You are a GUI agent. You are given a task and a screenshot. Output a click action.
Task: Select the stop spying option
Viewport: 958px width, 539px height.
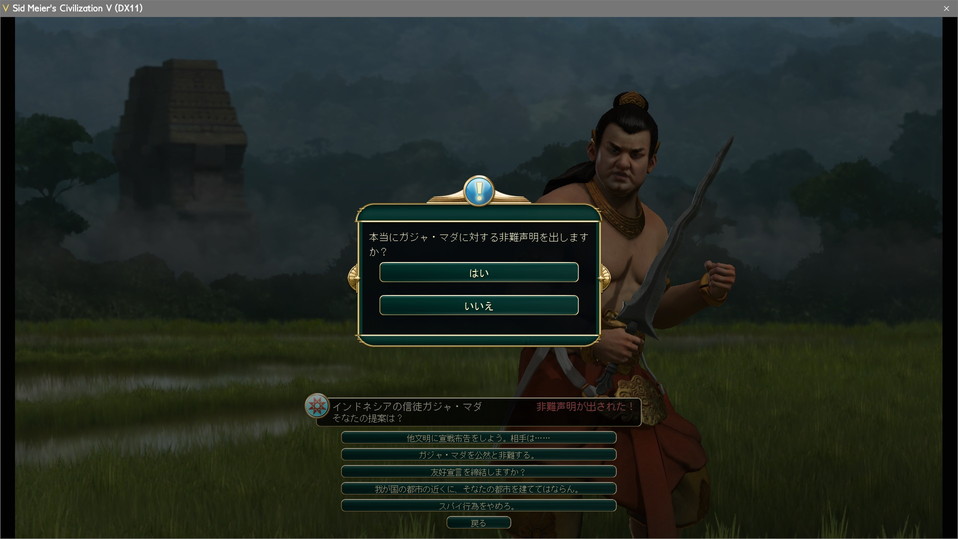[478, 506]
